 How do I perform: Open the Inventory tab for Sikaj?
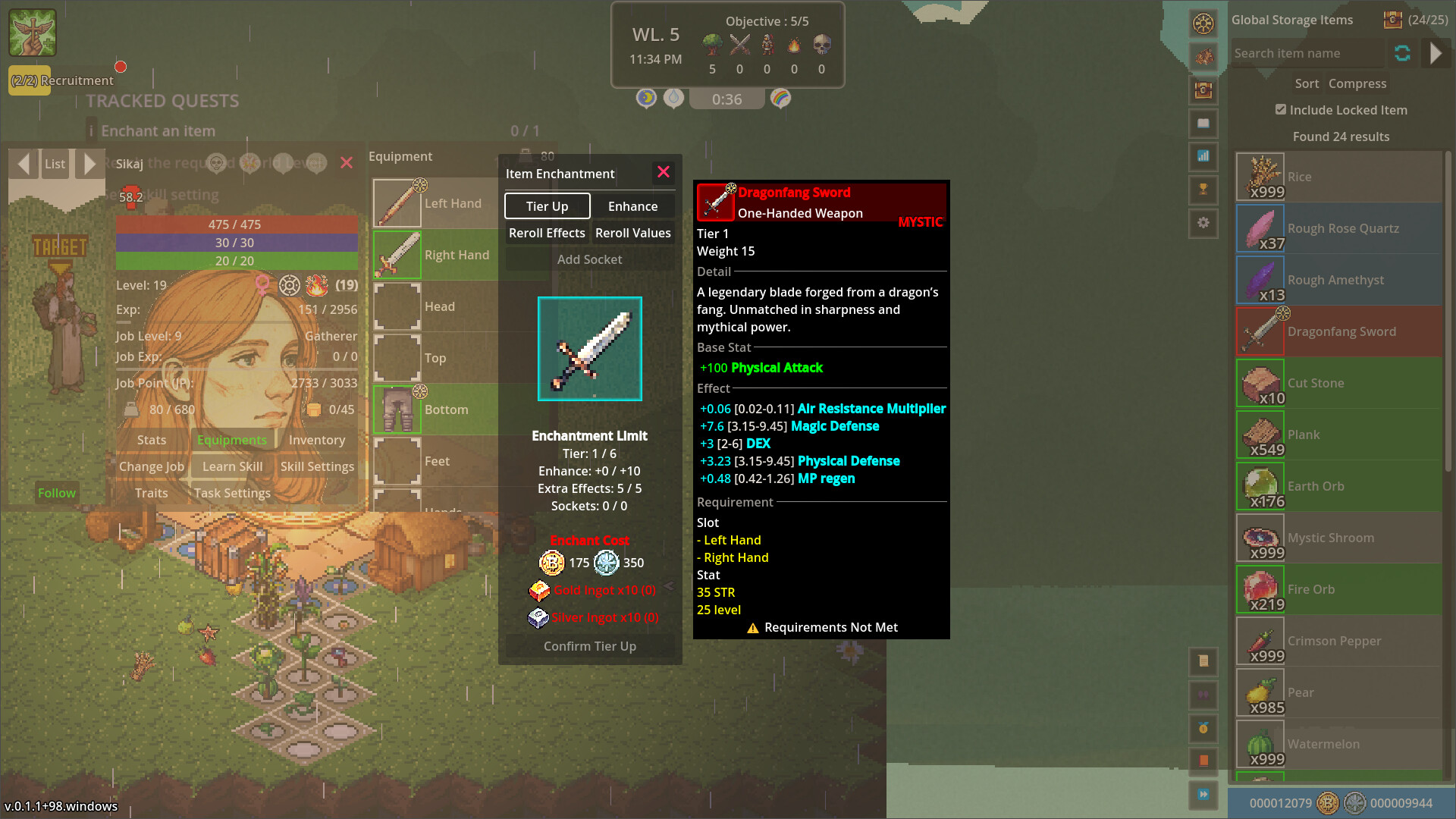316,440
